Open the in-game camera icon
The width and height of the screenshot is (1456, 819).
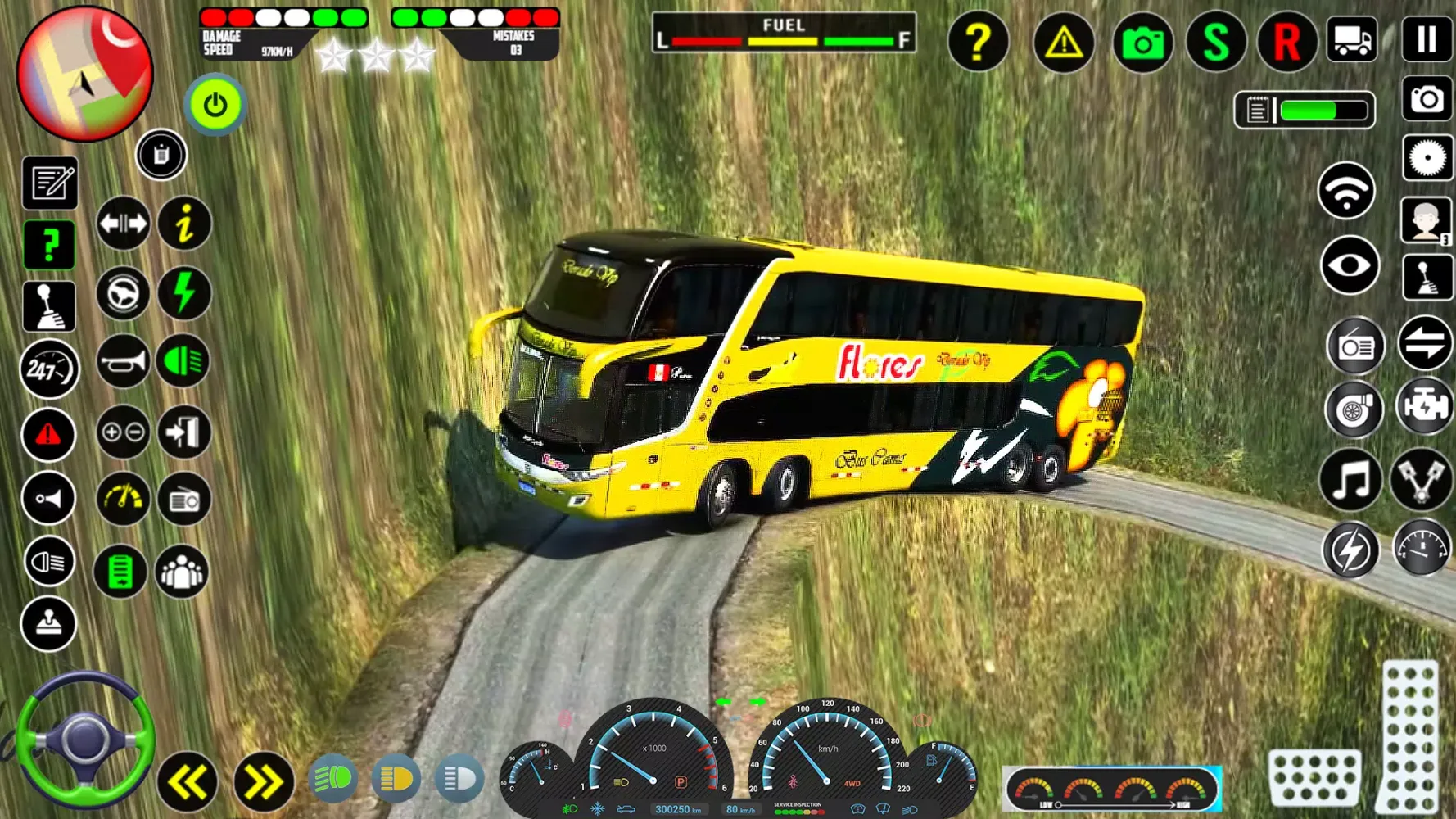(x=1144, y=43)
